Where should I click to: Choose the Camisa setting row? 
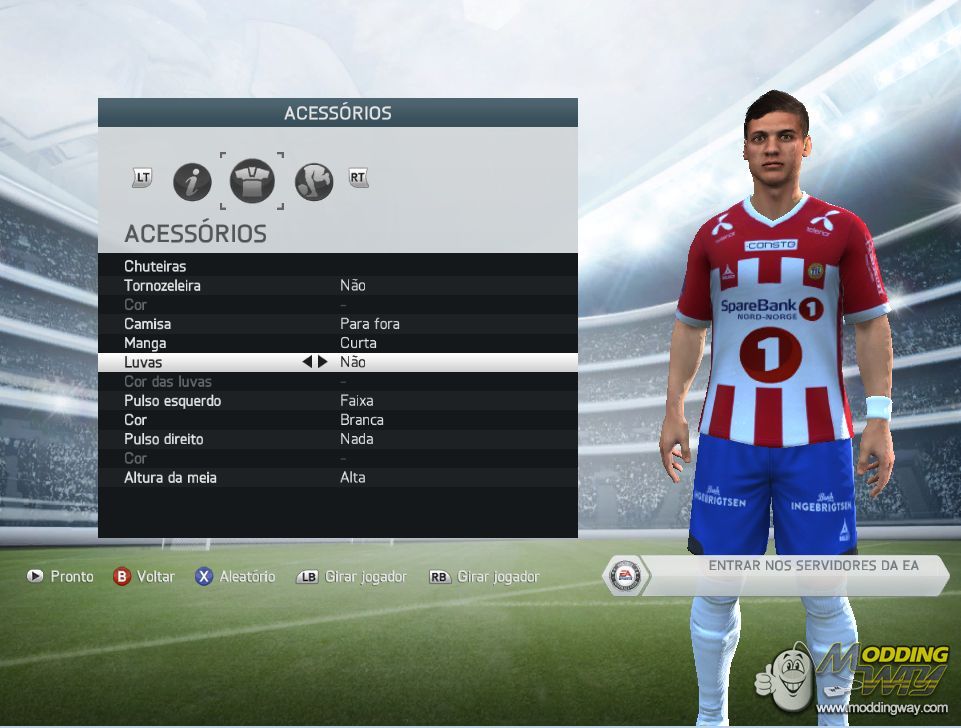(x=337, y=324)
